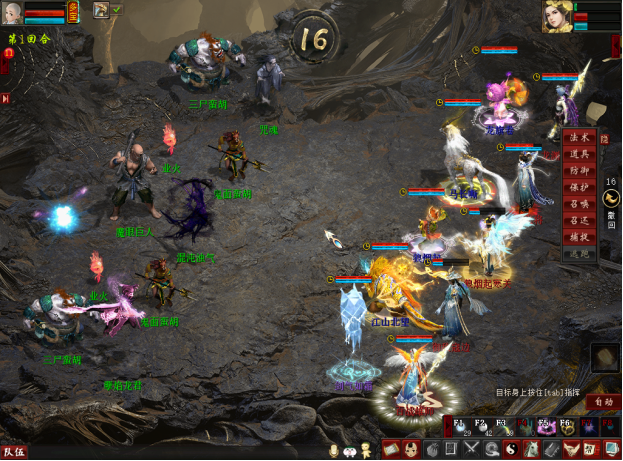This screenshot has height=461, width=623.
Task: Open the horse mount icon
Action: click(530, 450)
